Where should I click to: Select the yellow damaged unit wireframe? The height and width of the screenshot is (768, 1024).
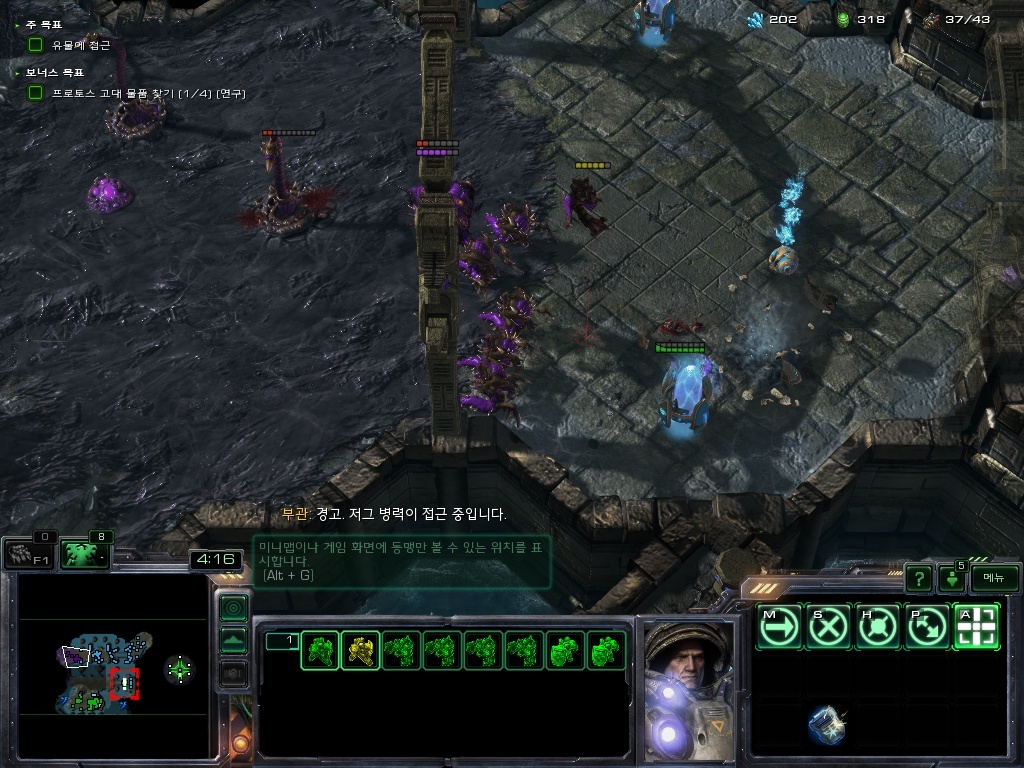[x=361, y=652]
